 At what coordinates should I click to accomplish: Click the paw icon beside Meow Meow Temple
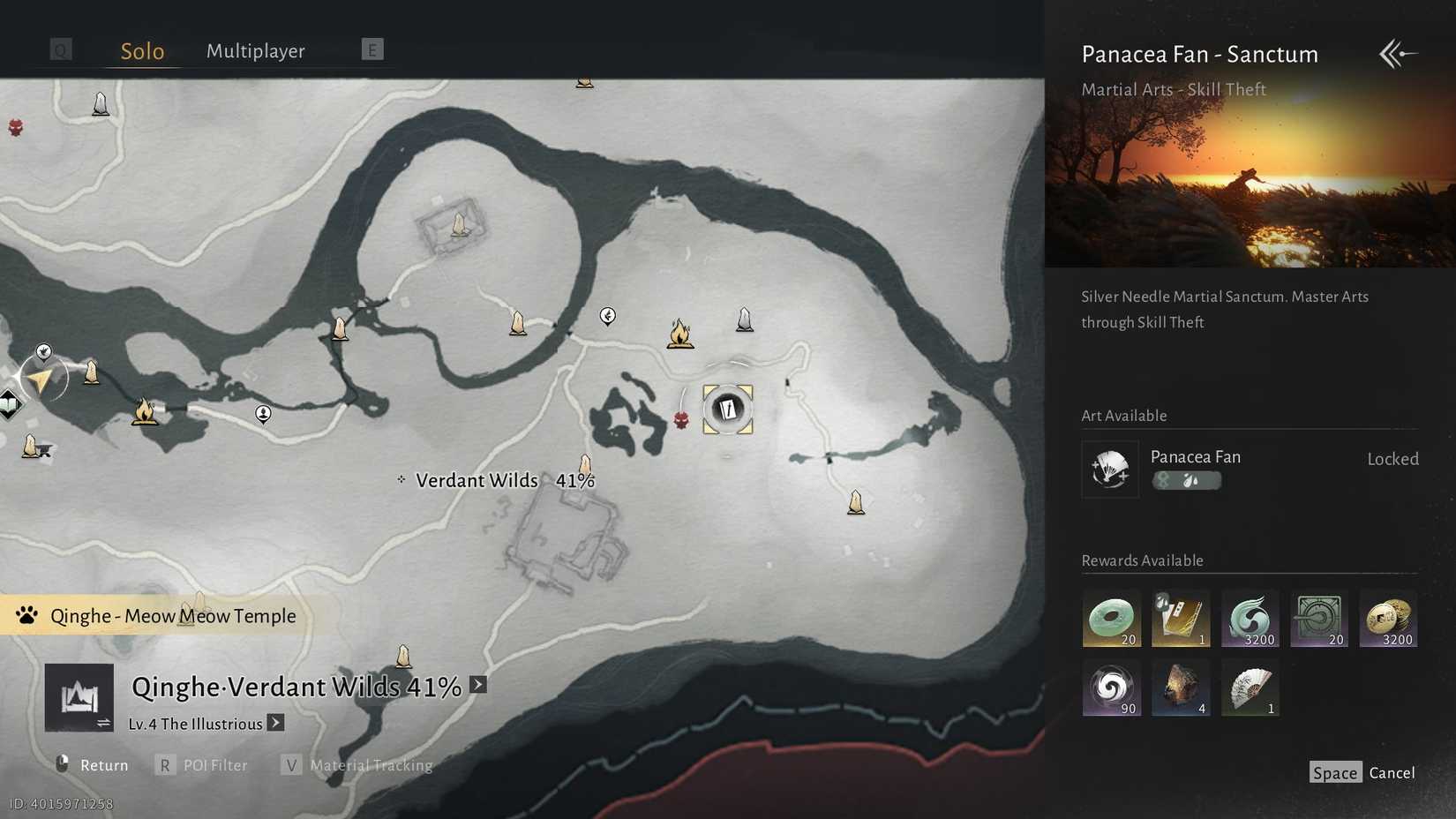coord(26,615)
